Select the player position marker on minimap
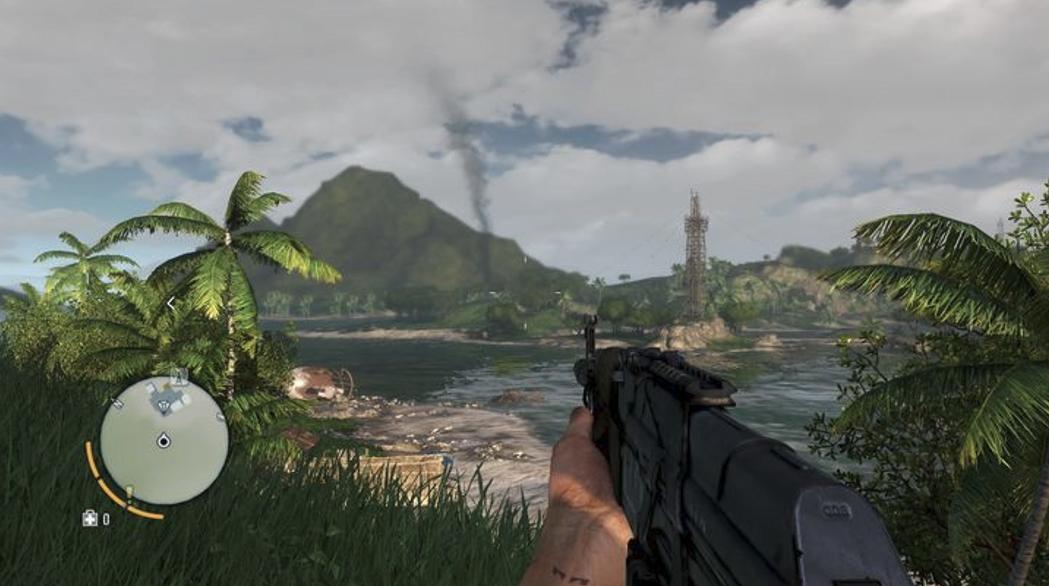The height and width of the screenshot is (586, 1049). [x=164, y=440]
